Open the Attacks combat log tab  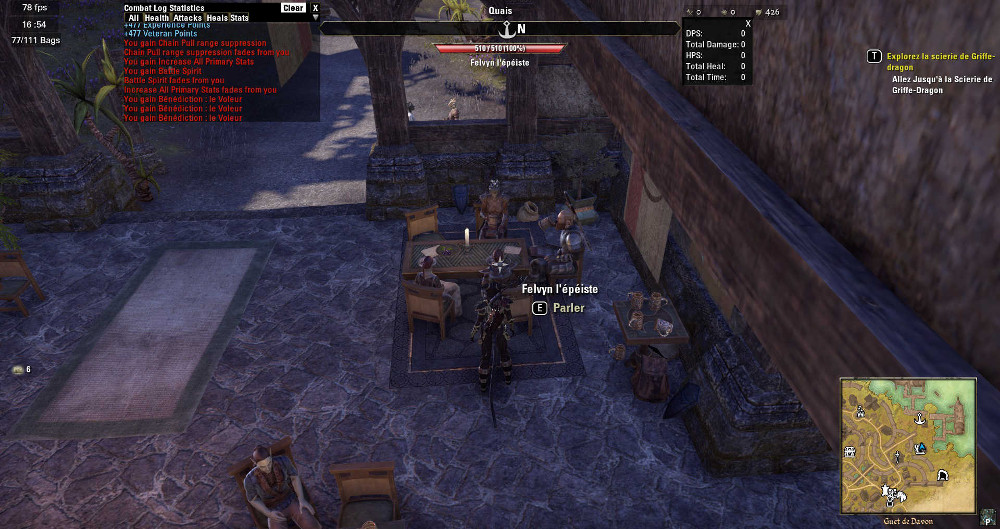point(188,18)
